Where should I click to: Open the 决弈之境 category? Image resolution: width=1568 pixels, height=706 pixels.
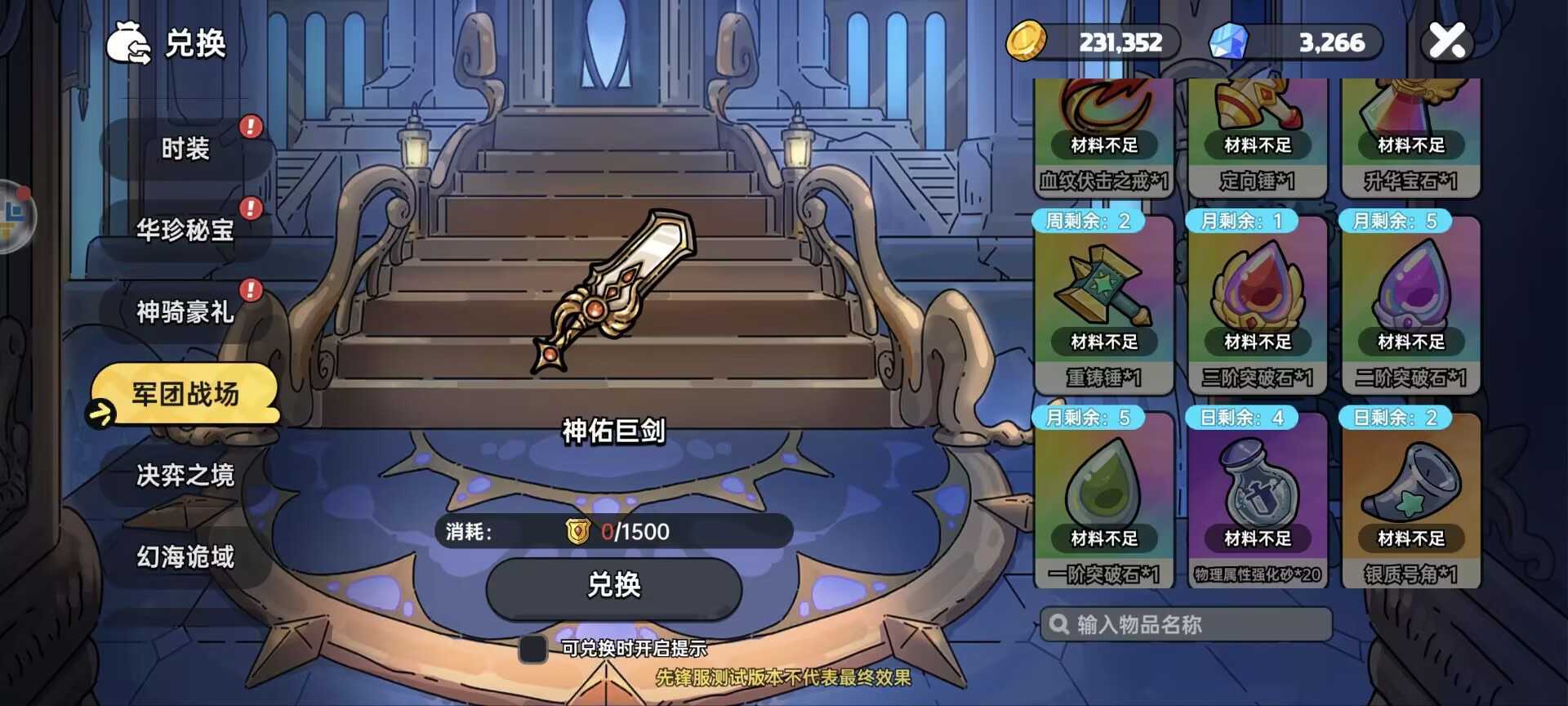pos(185,476)
